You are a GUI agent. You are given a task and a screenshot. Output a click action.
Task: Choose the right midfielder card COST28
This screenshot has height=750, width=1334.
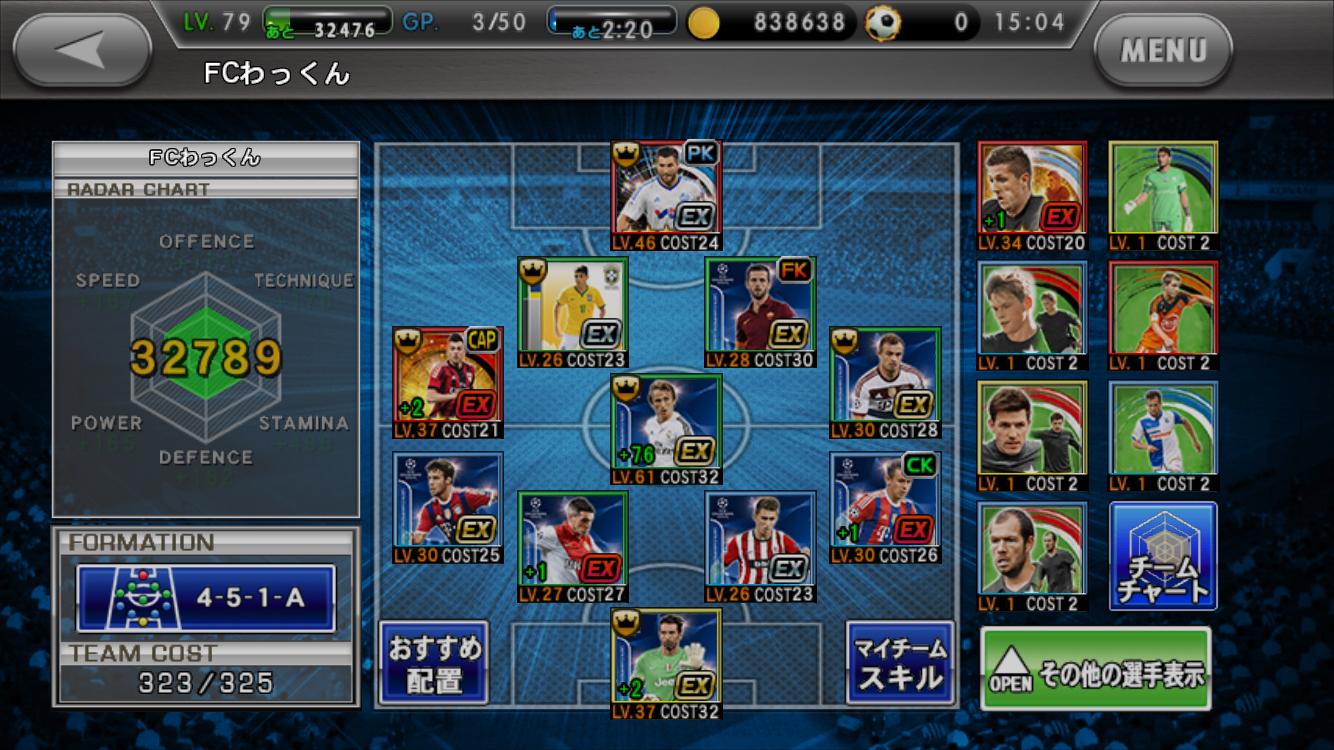click(x=885, y=382)
